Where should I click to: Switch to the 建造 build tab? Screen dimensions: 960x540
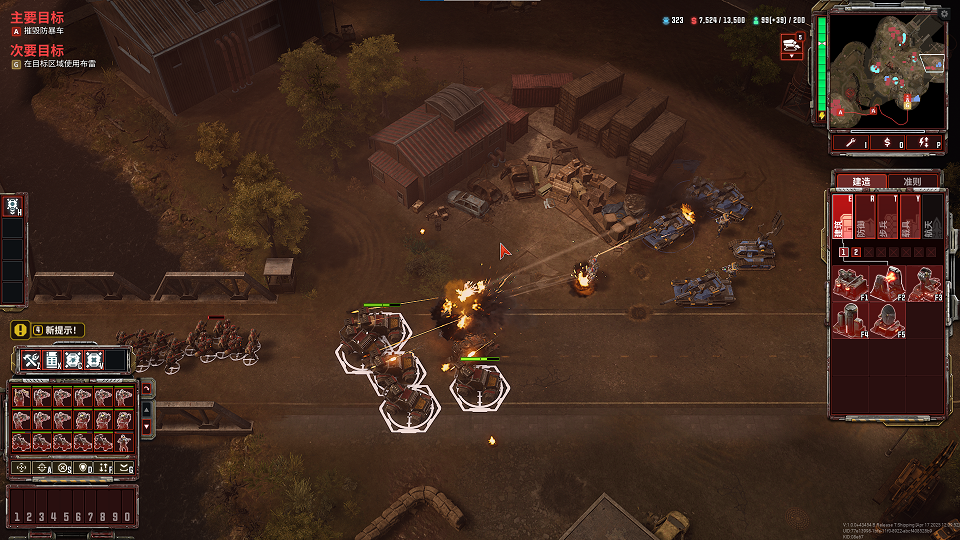pos(859,182)
